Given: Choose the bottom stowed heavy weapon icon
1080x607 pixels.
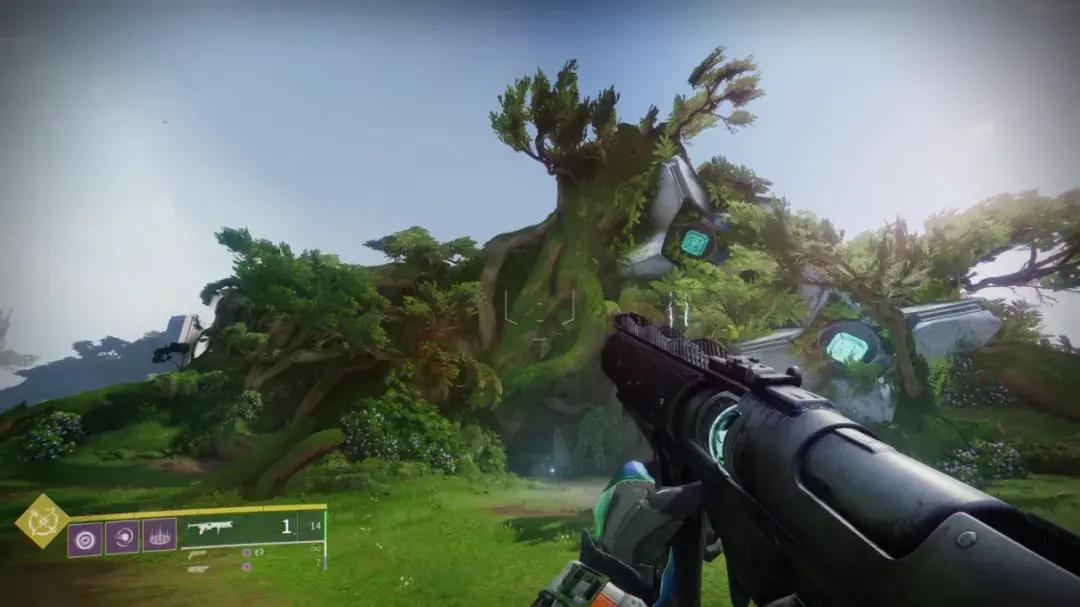Looking at the screenshot, I should 198,568.
